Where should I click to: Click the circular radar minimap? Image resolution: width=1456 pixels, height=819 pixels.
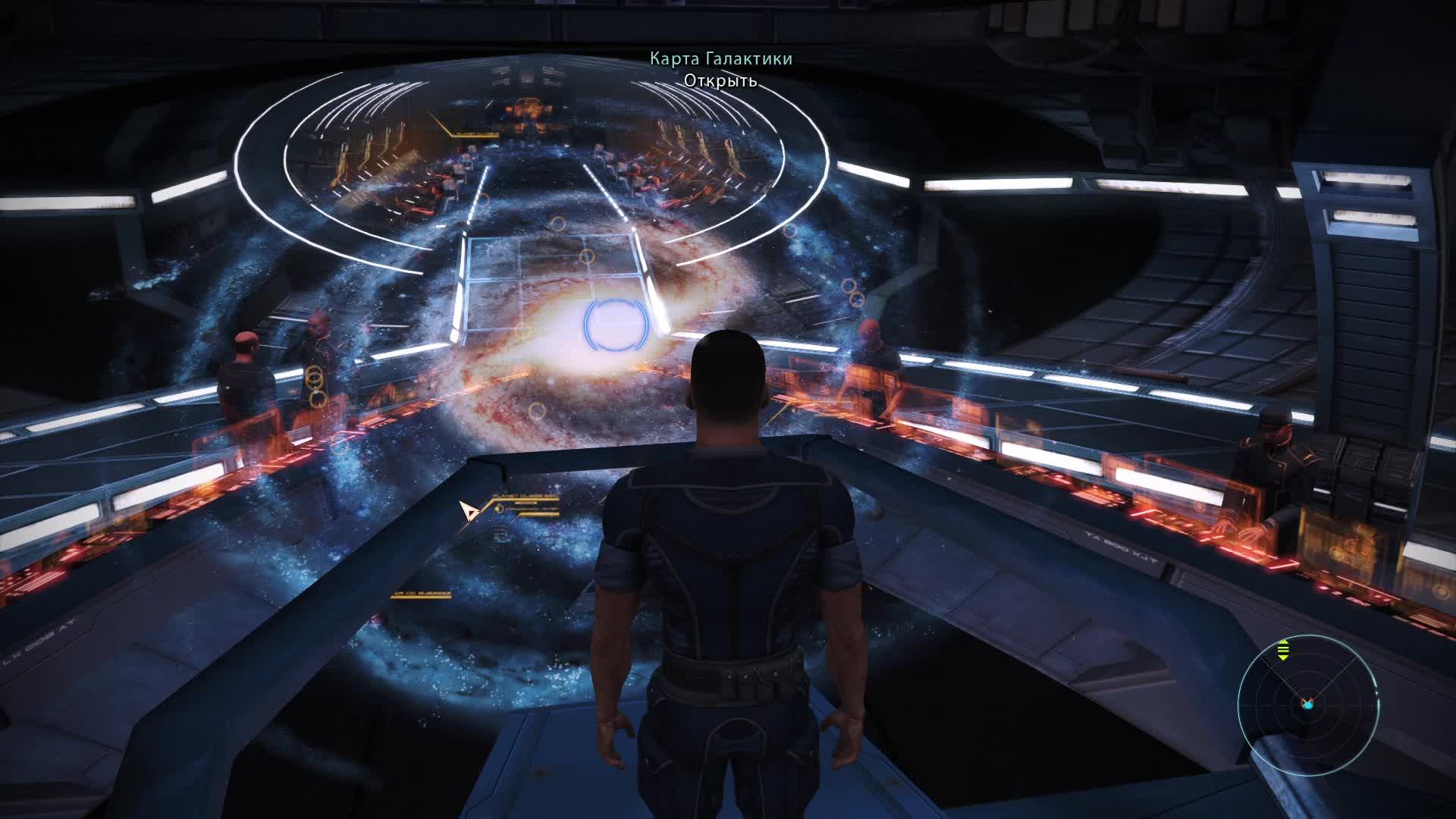1307,703
